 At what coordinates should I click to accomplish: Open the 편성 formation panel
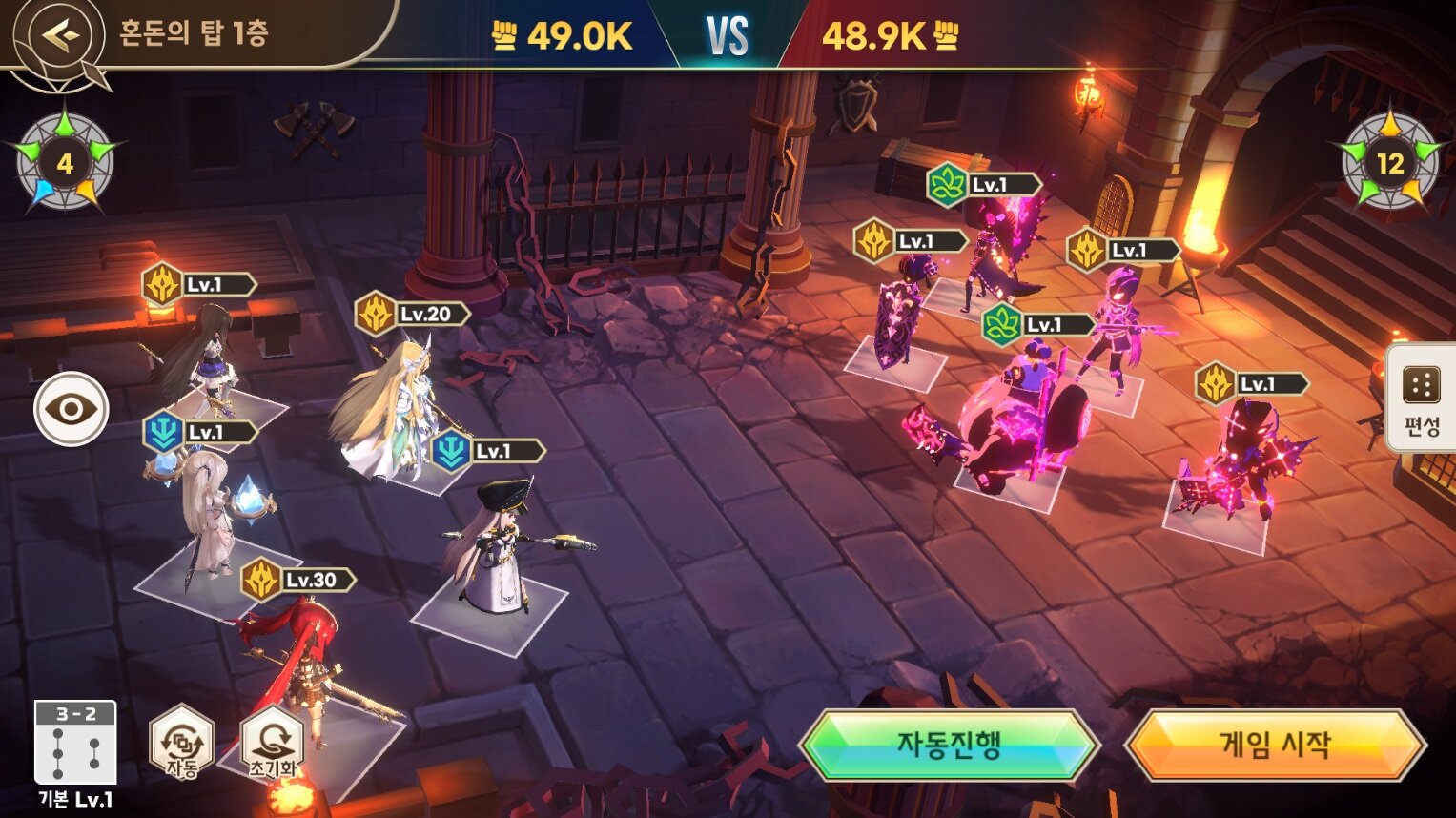[1421, 399]
